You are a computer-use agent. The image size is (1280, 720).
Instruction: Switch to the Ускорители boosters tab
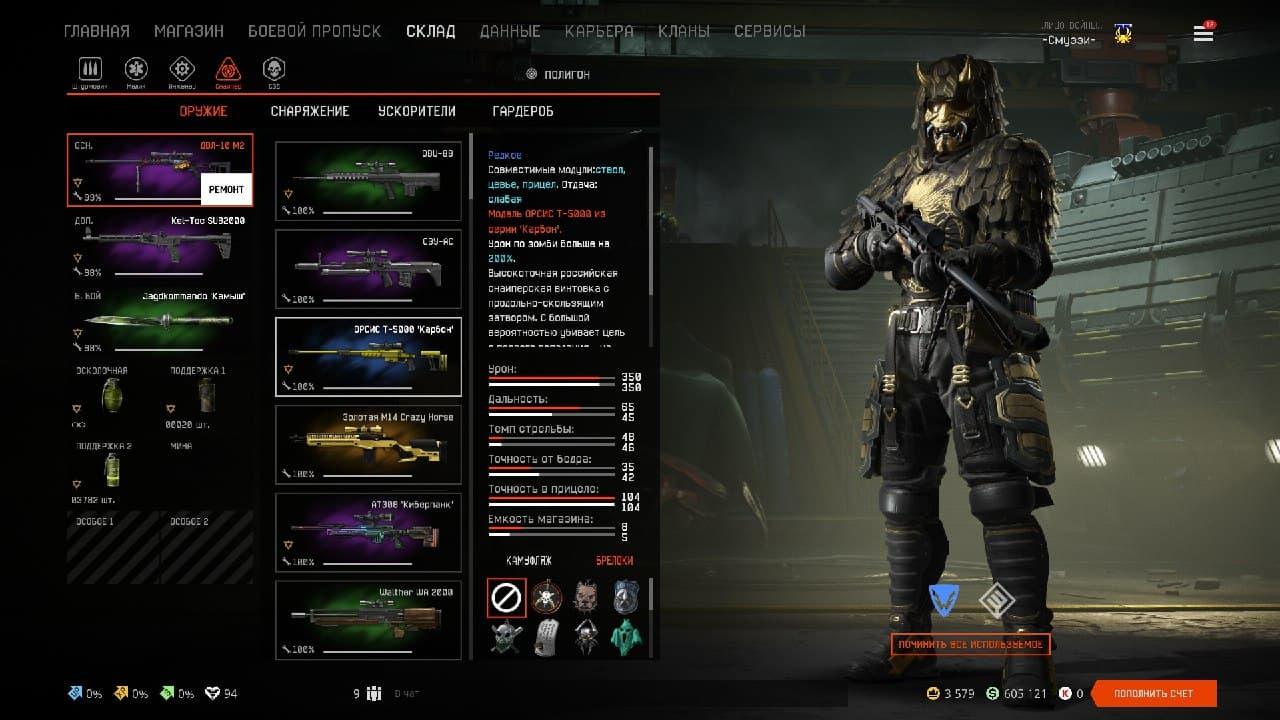416,111
